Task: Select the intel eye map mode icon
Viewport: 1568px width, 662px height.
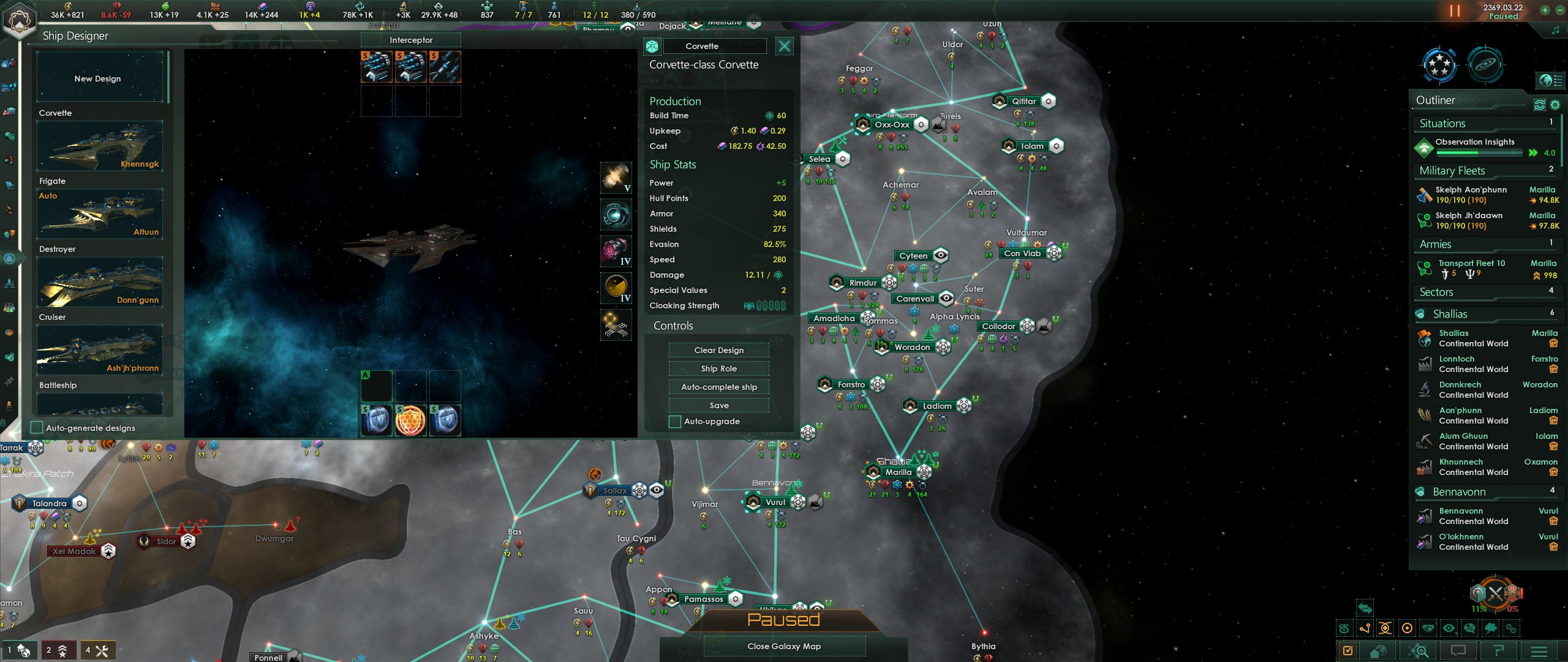Action: 1449,628
